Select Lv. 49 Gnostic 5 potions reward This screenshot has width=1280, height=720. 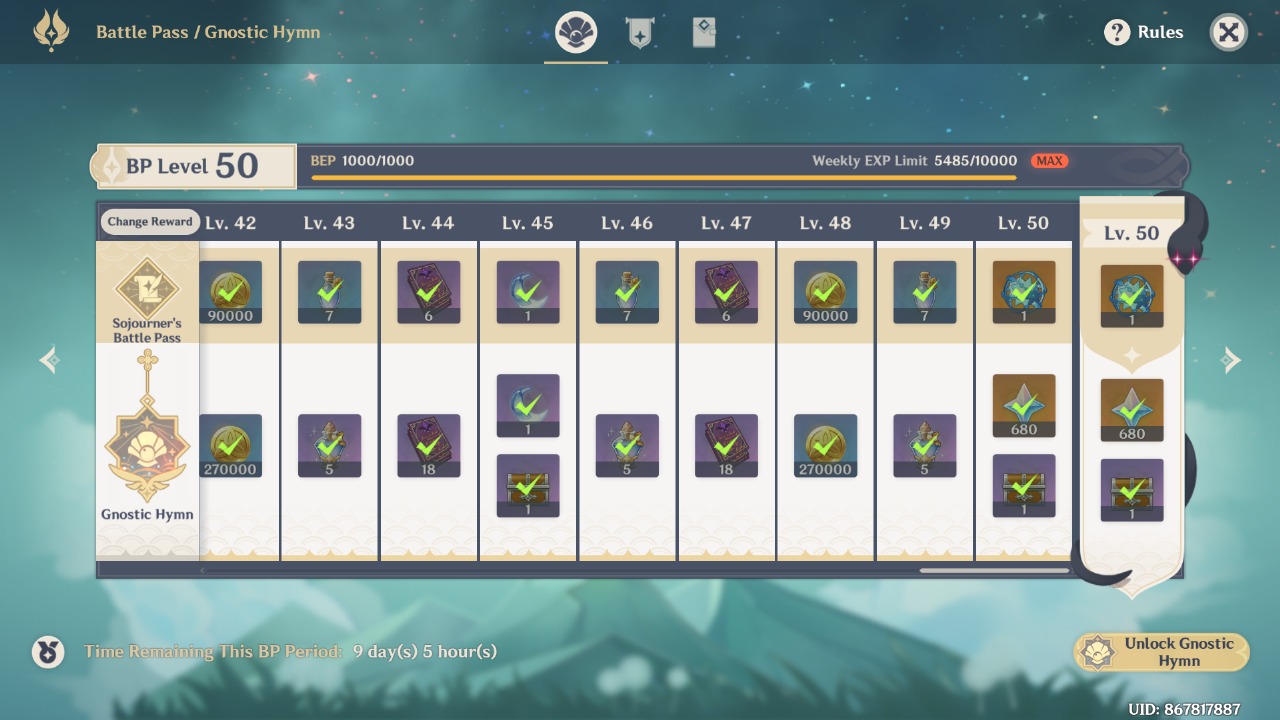pyautogui.click(x=924, y=445)
